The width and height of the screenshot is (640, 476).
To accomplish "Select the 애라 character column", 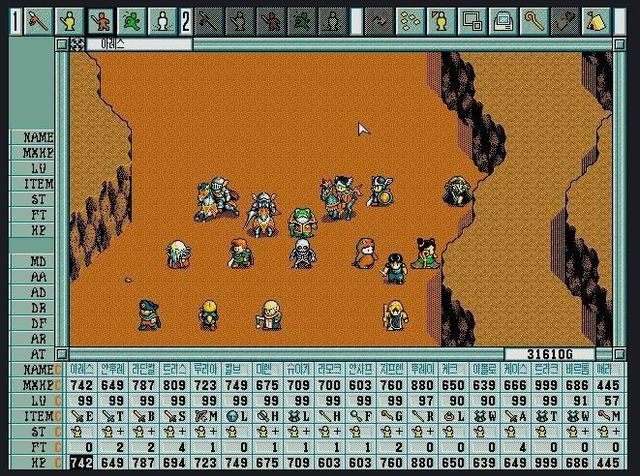I will point(608,368).
